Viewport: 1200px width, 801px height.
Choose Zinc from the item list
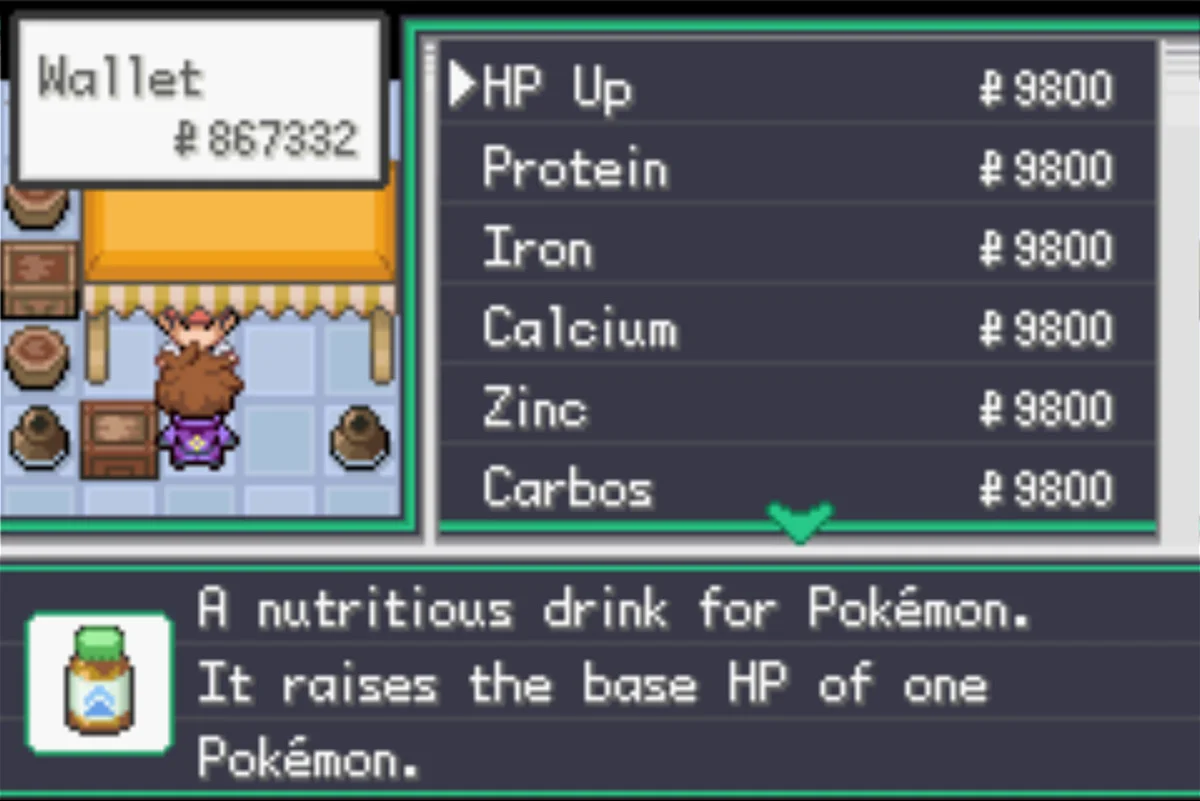[534, 408]
